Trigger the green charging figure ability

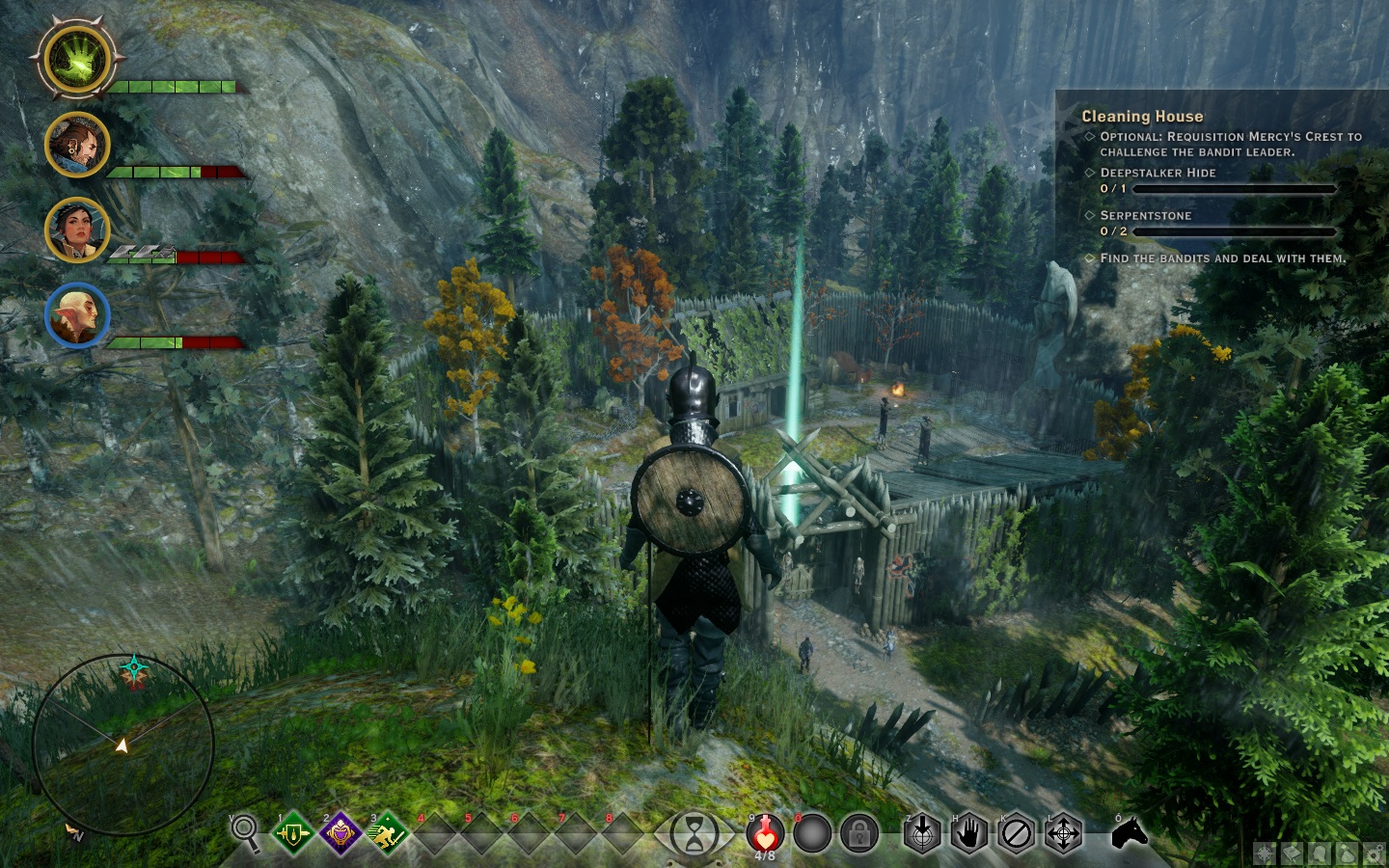click(387, 833)
